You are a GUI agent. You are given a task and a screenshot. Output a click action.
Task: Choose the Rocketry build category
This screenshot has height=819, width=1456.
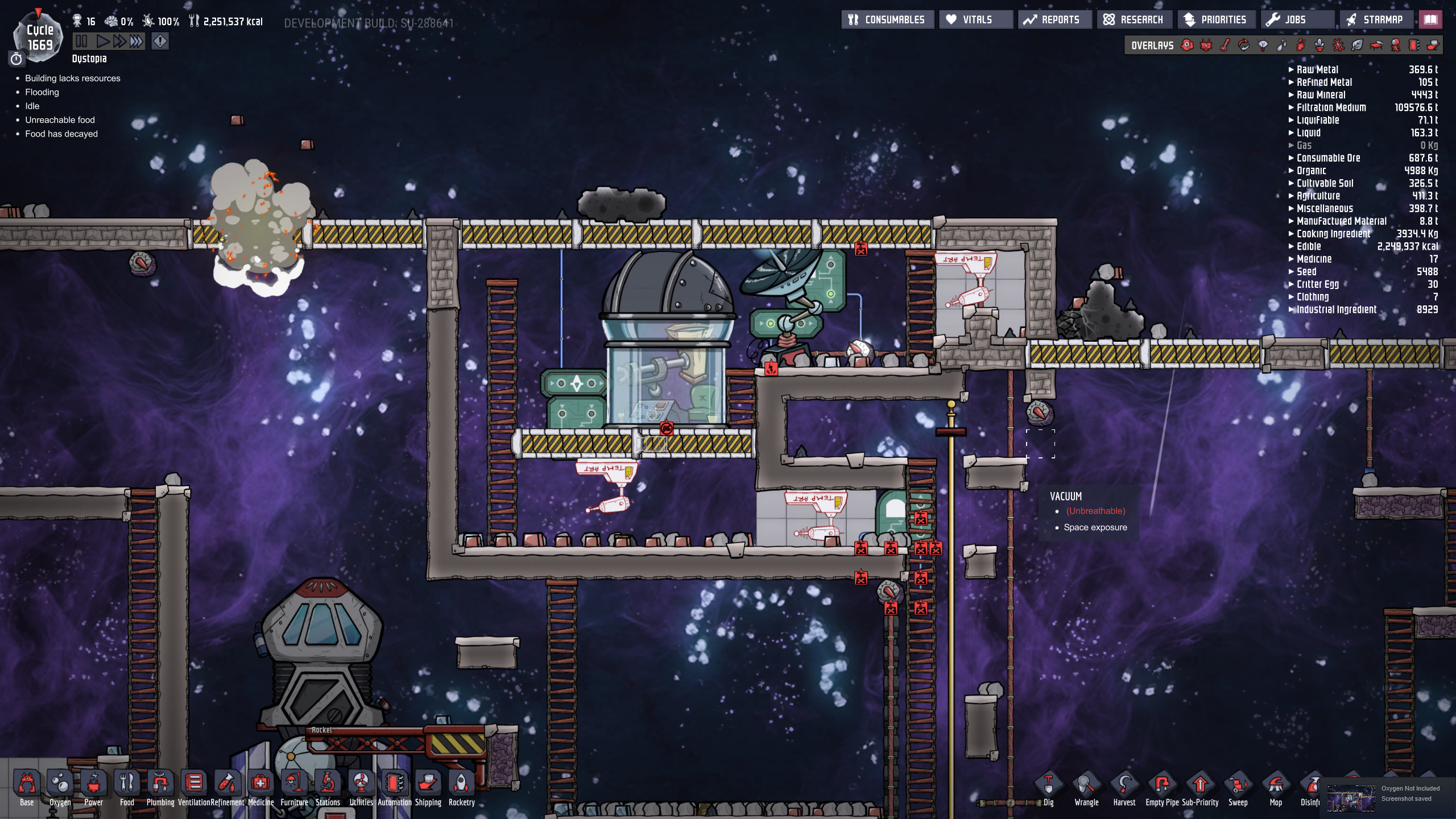click(x=461, y=788)
